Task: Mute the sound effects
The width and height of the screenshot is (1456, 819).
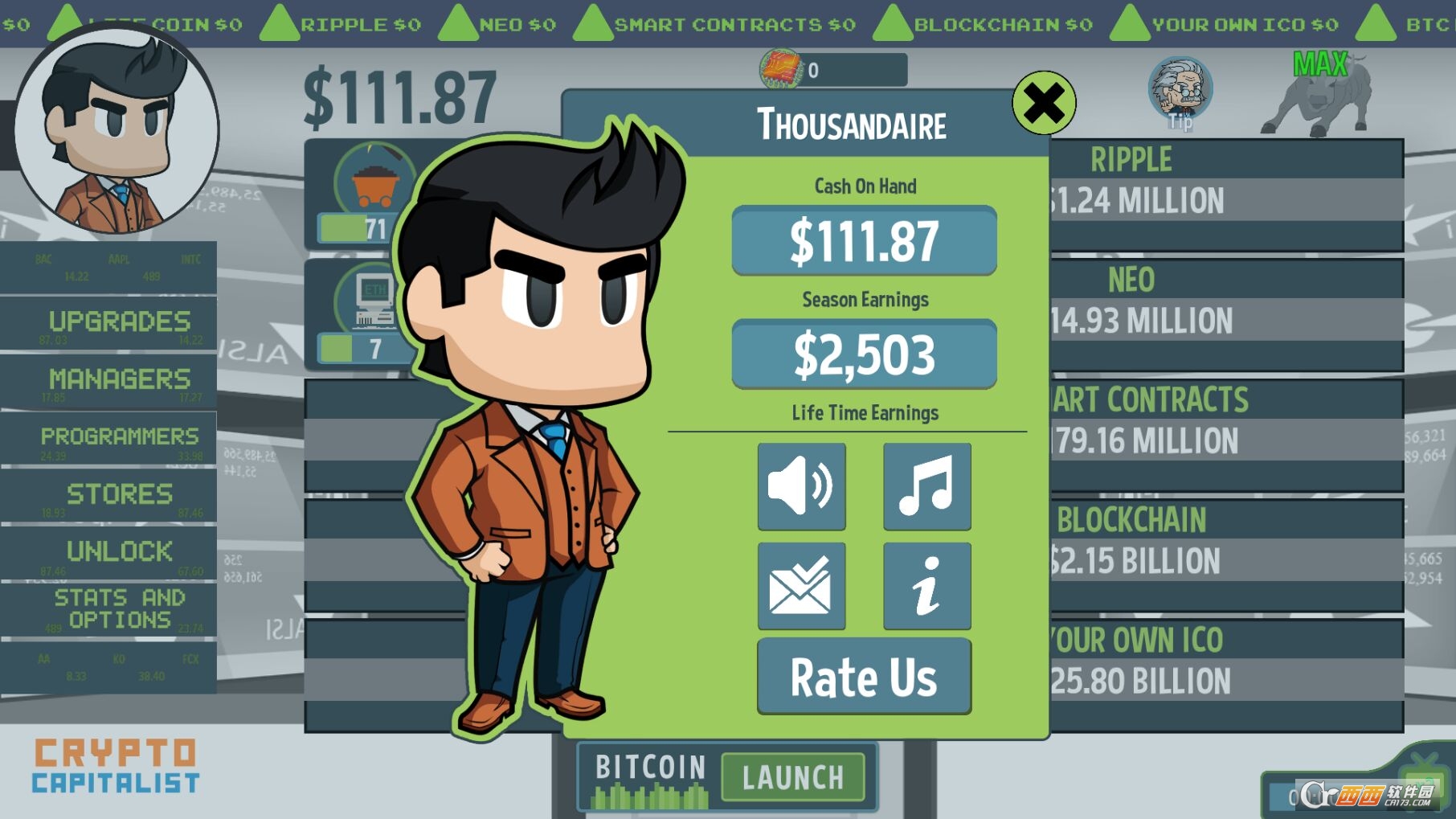Action: click(801, 486)
